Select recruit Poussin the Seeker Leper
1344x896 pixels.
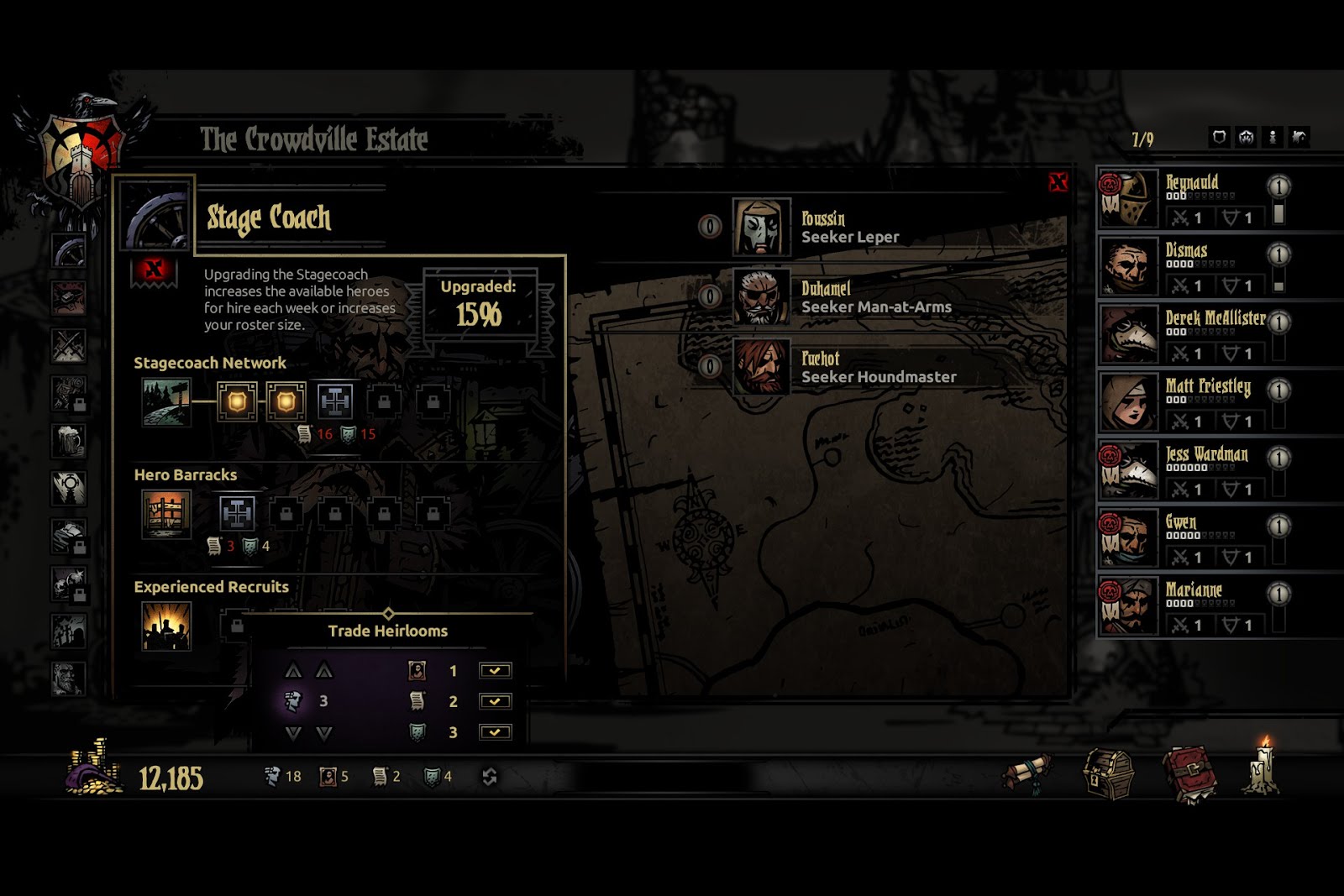[x=848, y=228]
